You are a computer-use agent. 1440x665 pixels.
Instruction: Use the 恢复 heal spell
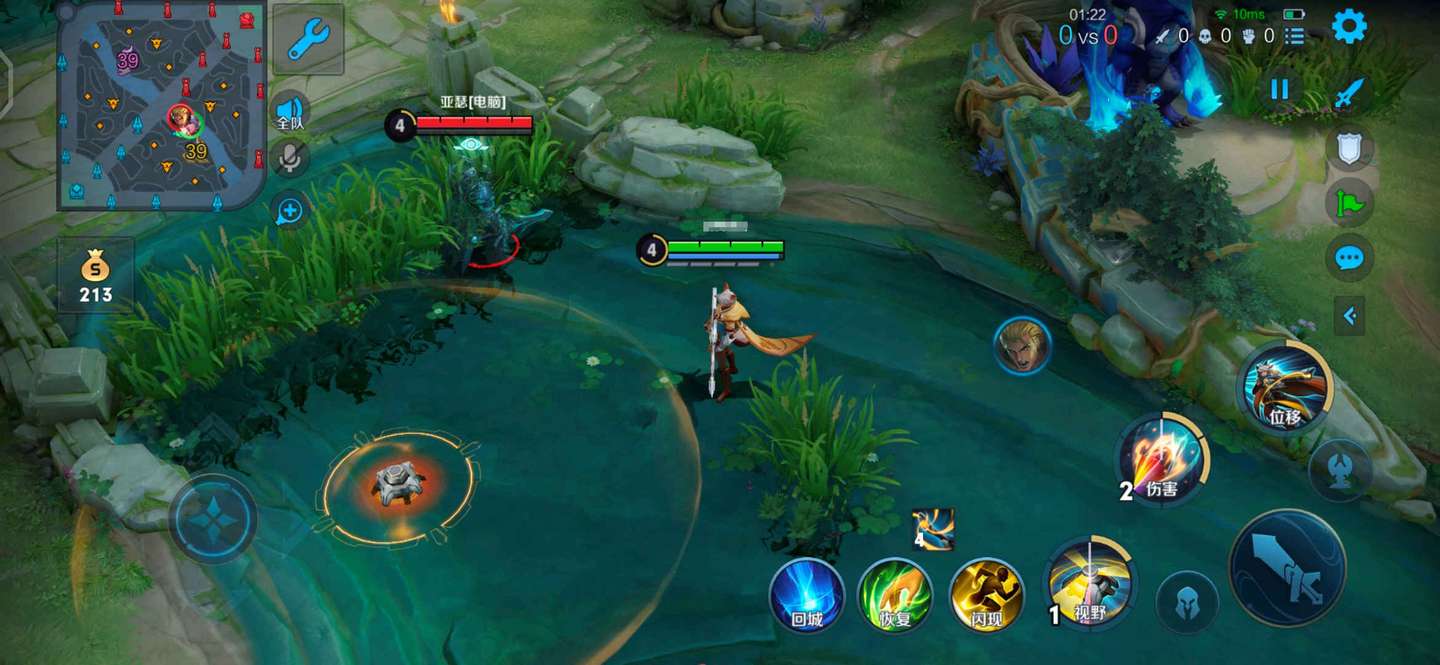[x=895, y=596]
